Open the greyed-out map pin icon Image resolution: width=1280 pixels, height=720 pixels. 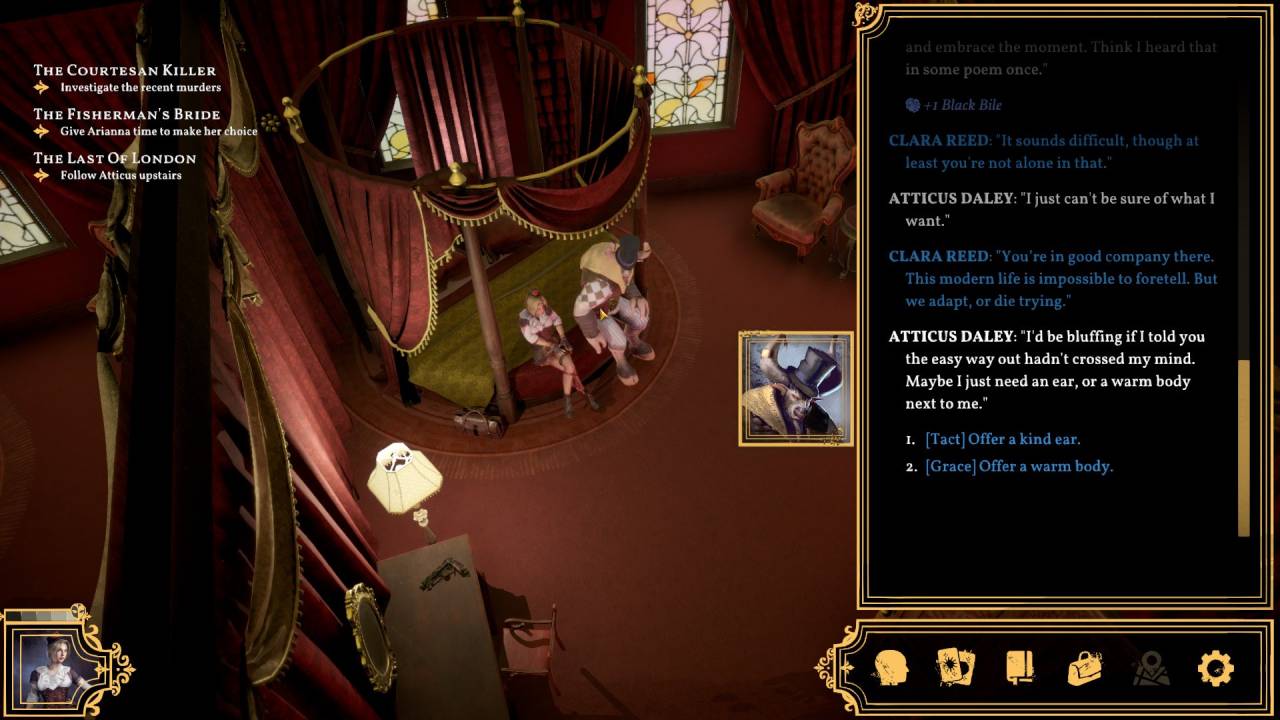click(1150, 667)
